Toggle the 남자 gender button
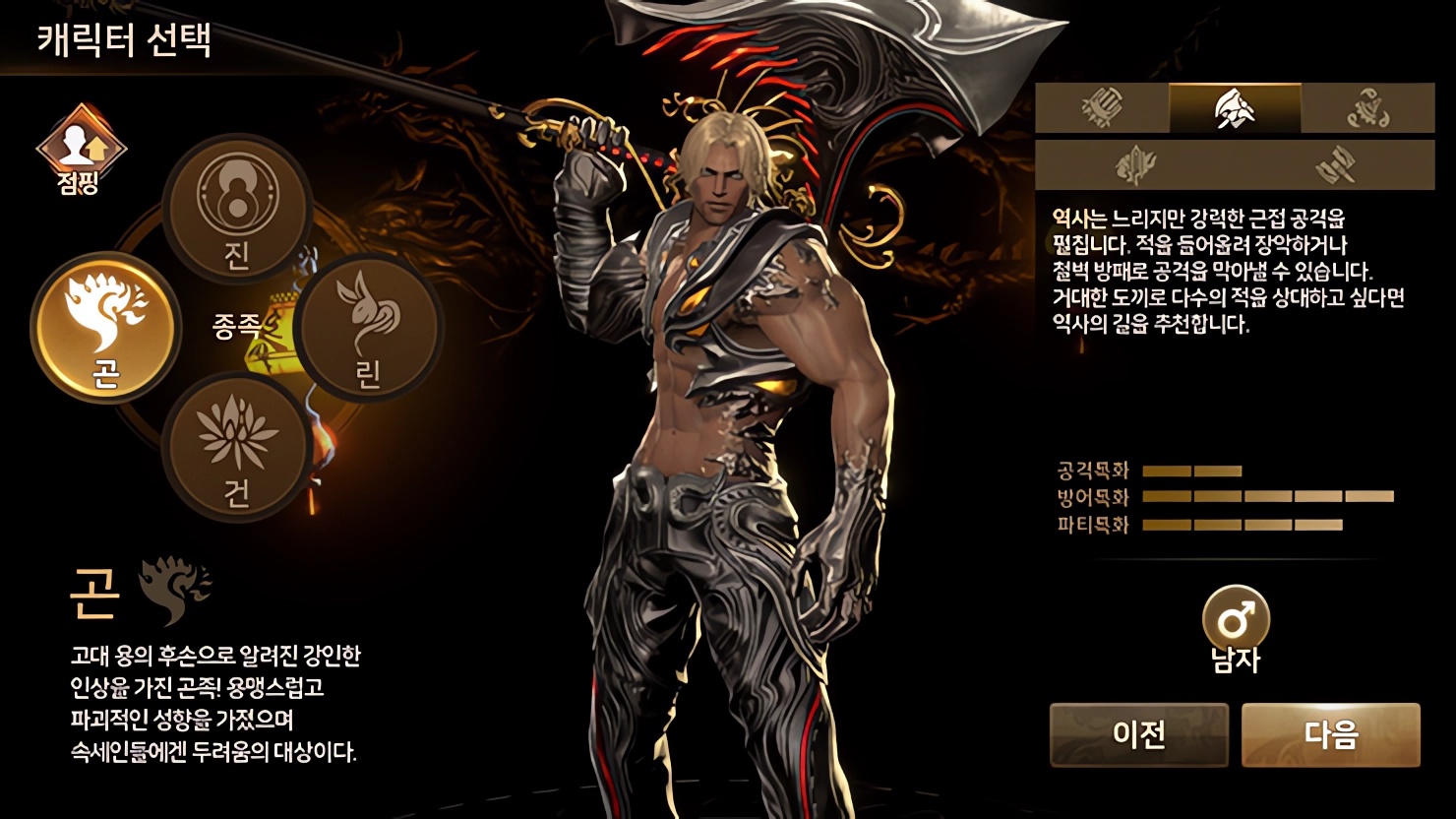 1236,622
